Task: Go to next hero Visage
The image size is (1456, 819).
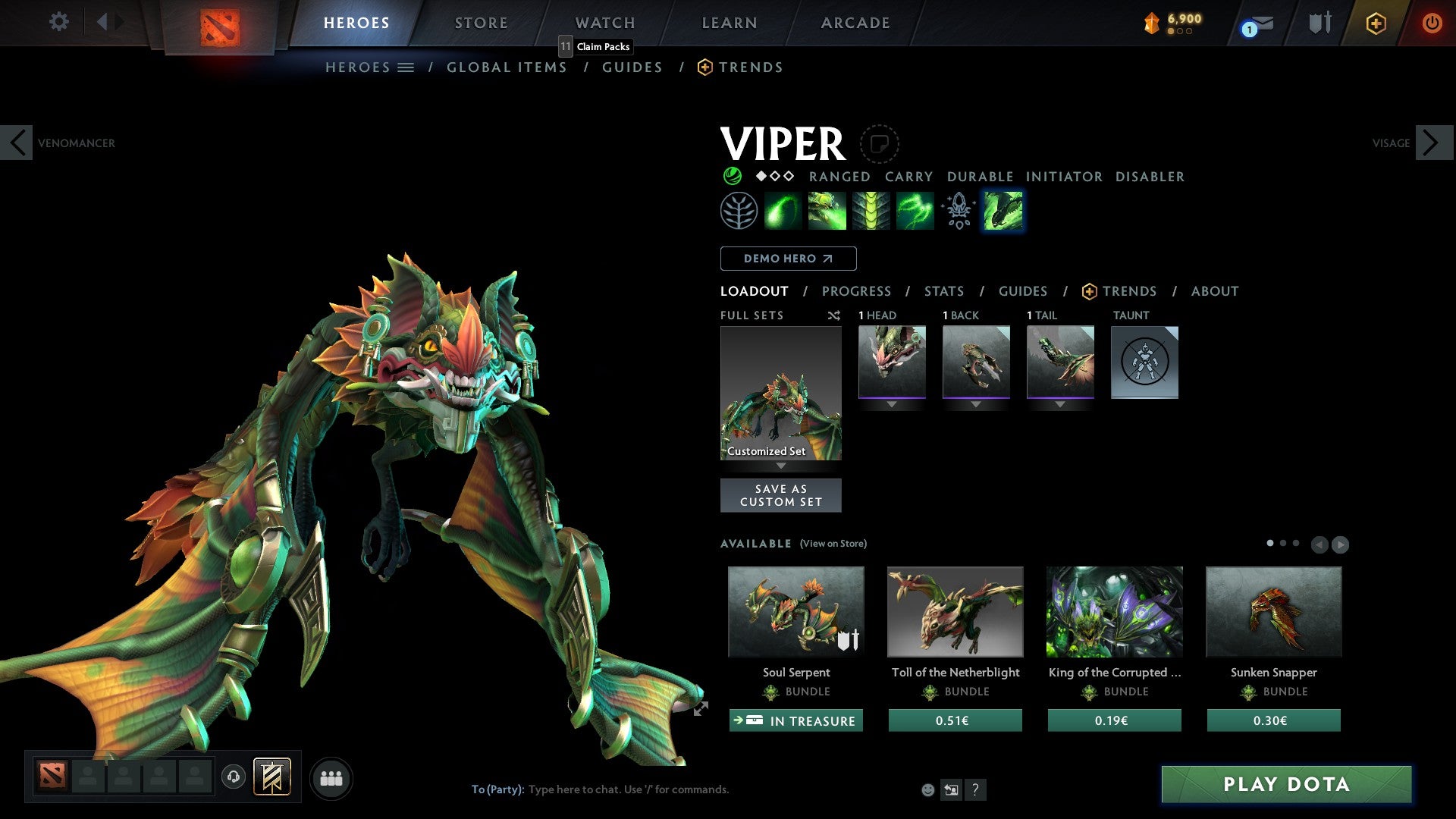Action: pyautogui.click(x=1432, y=143)
